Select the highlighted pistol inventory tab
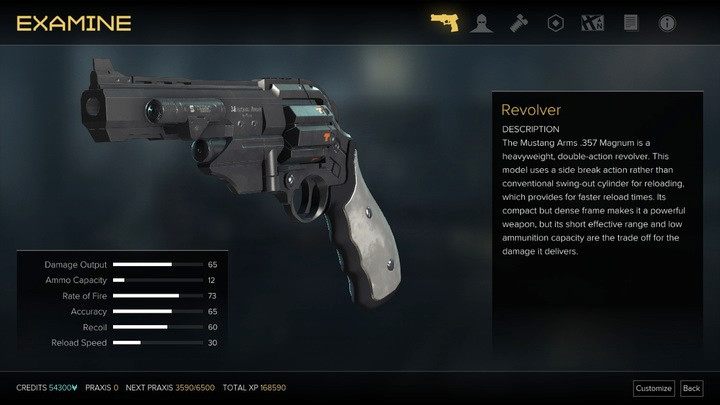720x405 pixels. [x=444, y=22]
